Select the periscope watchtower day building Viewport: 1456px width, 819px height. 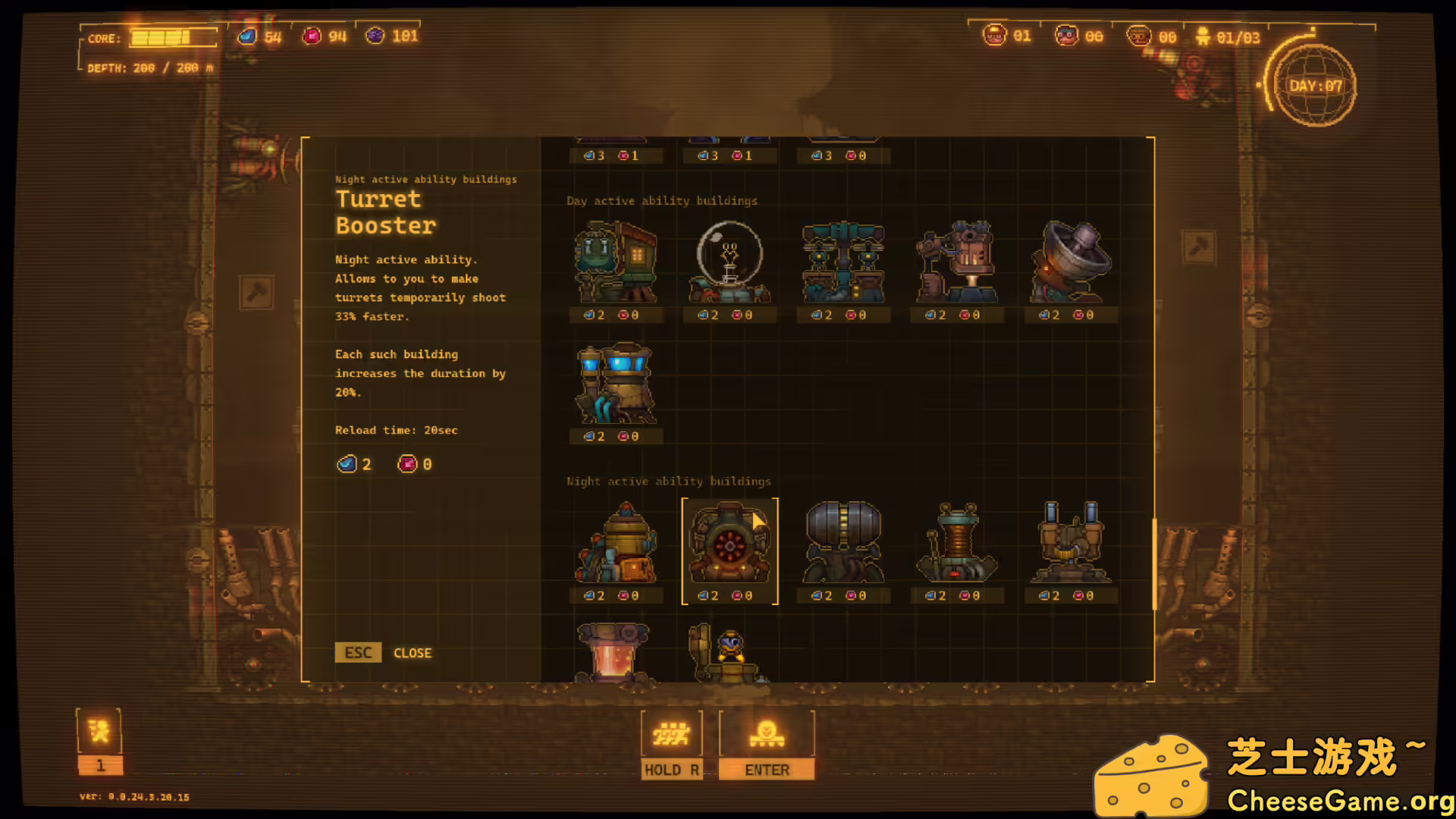[x=957, y=262]
